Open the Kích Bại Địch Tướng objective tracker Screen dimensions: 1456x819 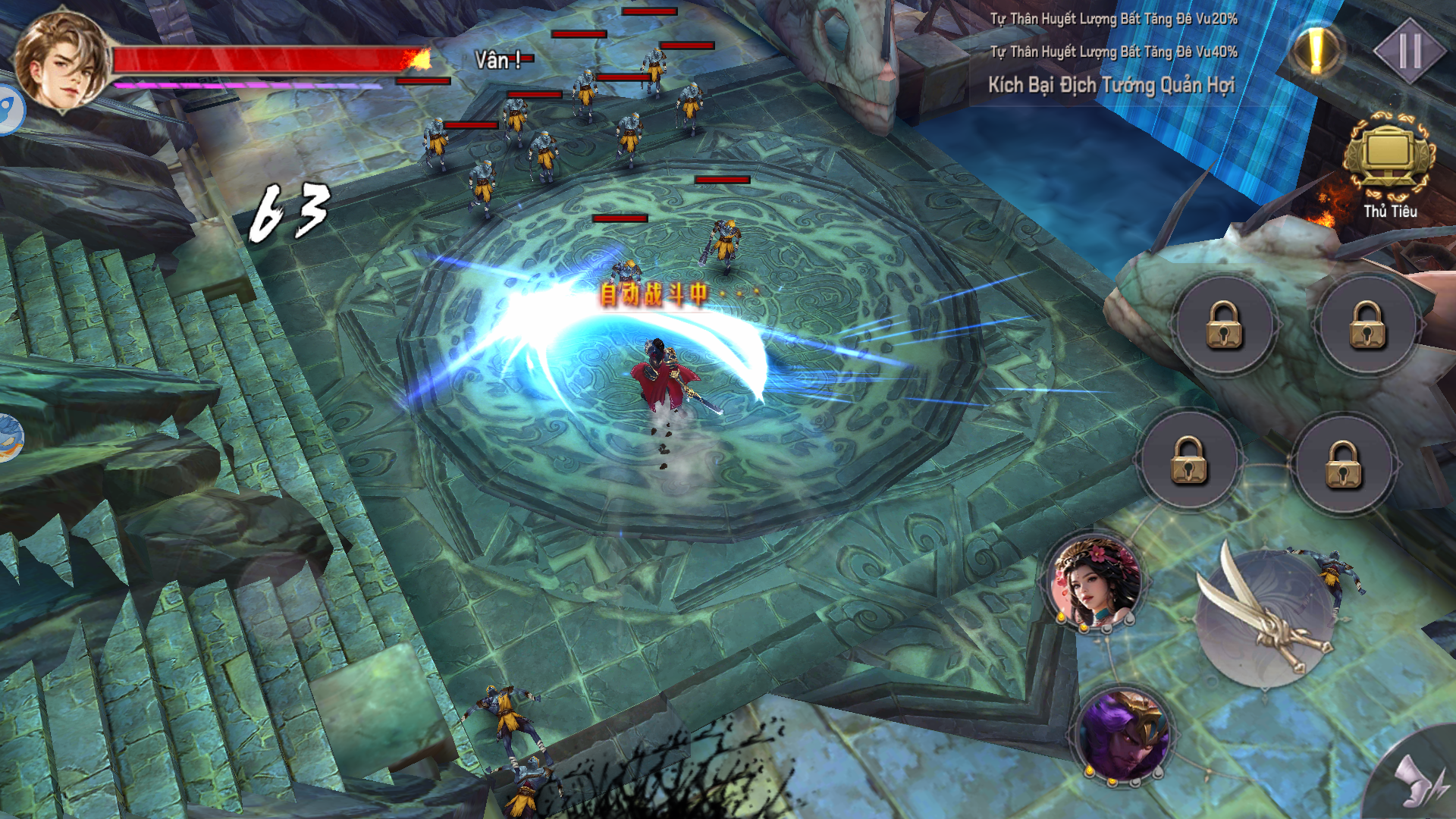pyautogui.click(x=1111, y=85)
